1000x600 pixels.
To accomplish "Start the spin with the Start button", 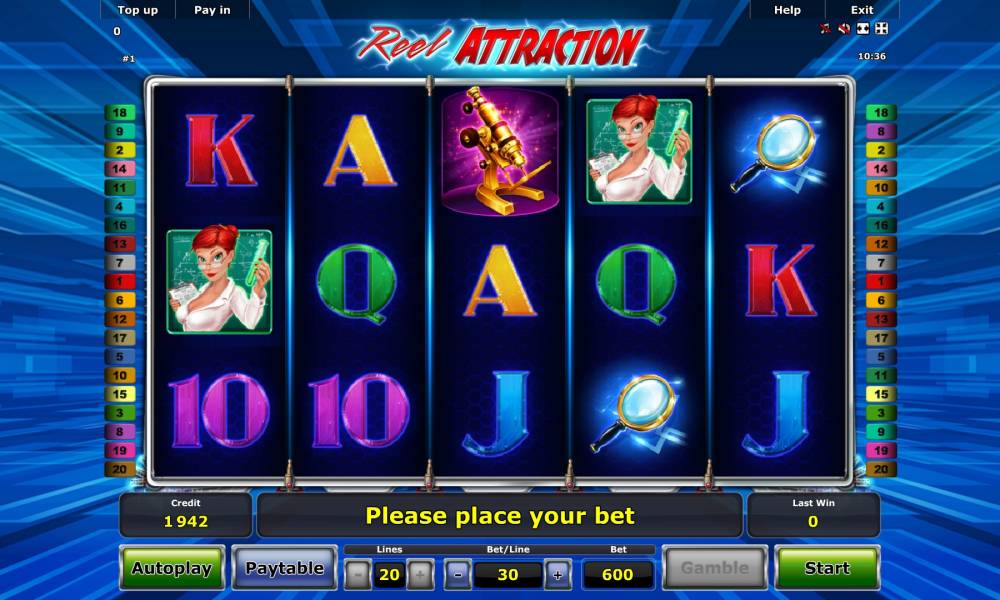I will (827, 568).
